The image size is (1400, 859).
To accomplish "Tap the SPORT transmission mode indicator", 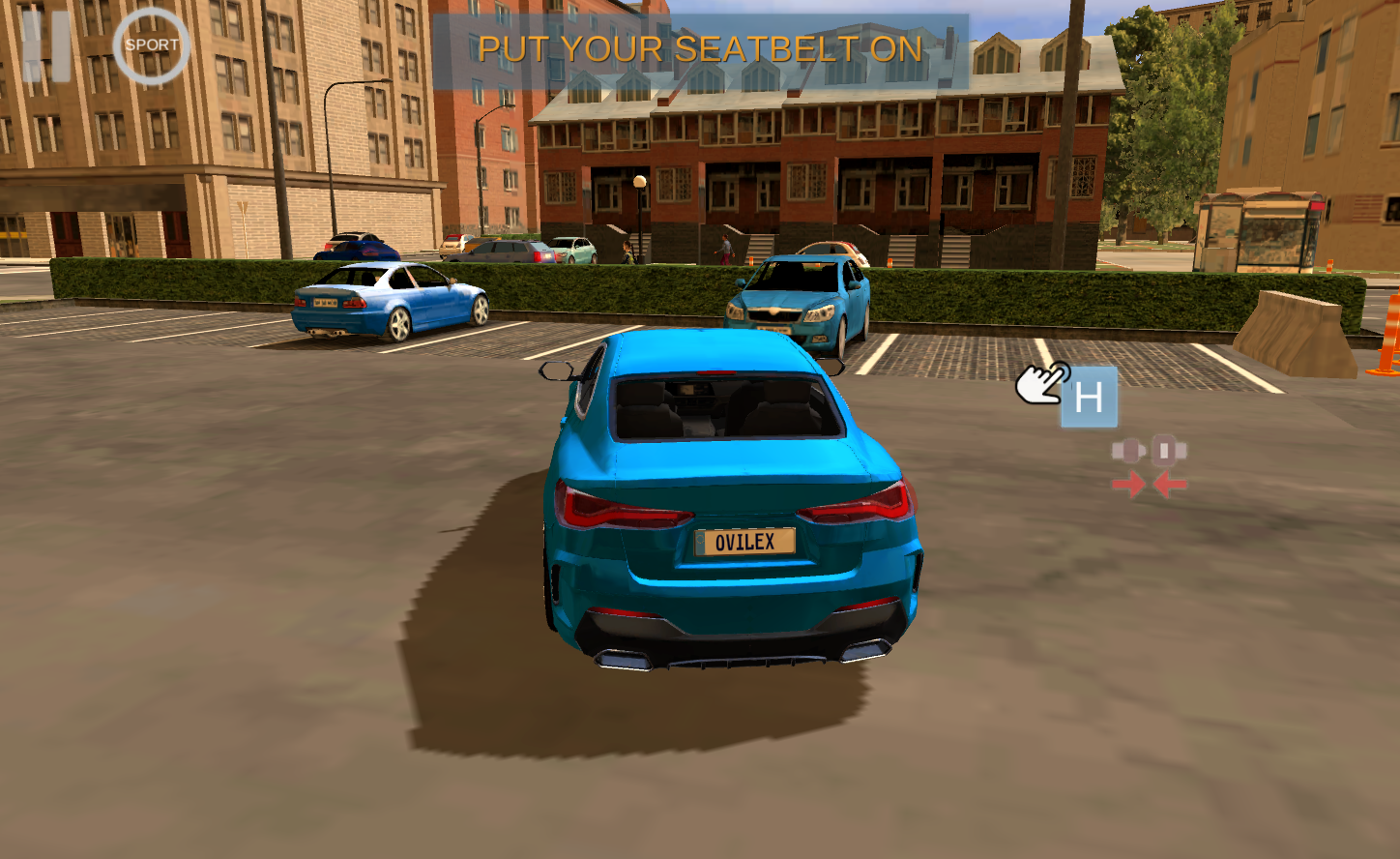I will click(150, 44).
